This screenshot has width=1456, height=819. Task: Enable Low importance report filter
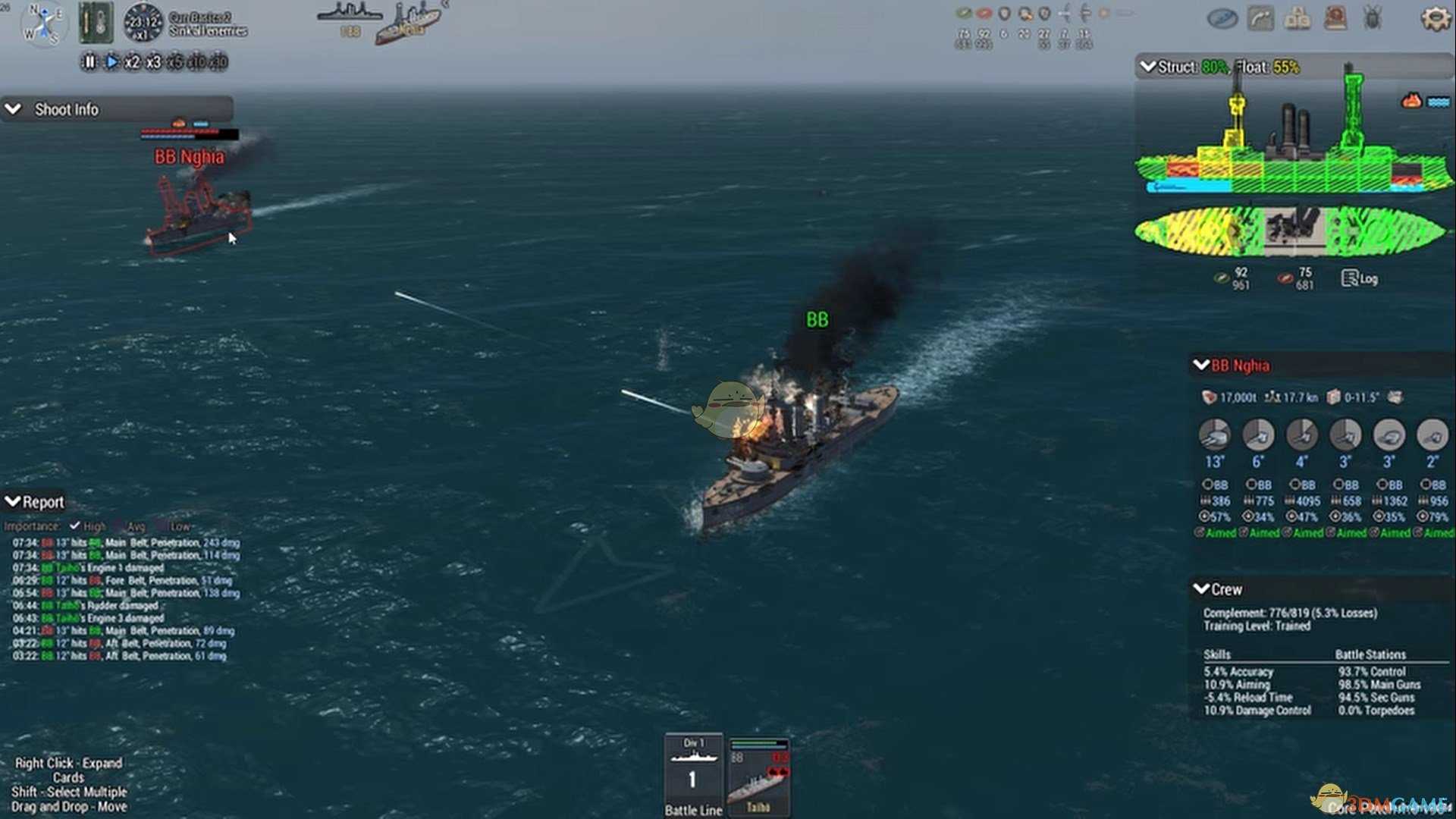(162, 526)
